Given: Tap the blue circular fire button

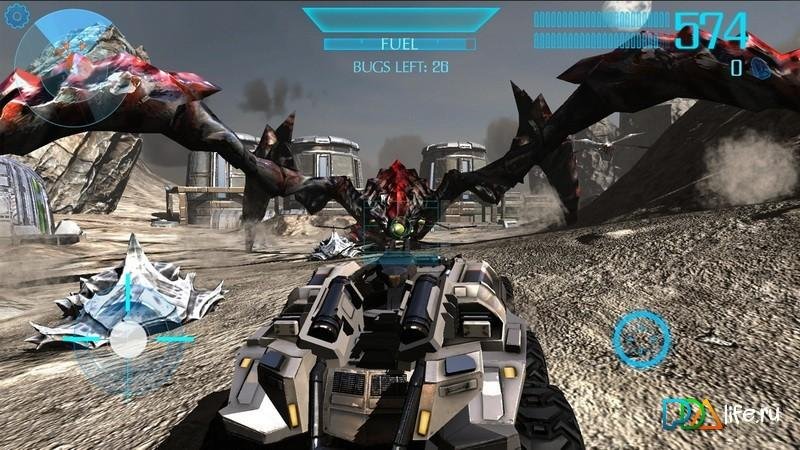Looking at the screenshot, I should [x=641, y=339].
